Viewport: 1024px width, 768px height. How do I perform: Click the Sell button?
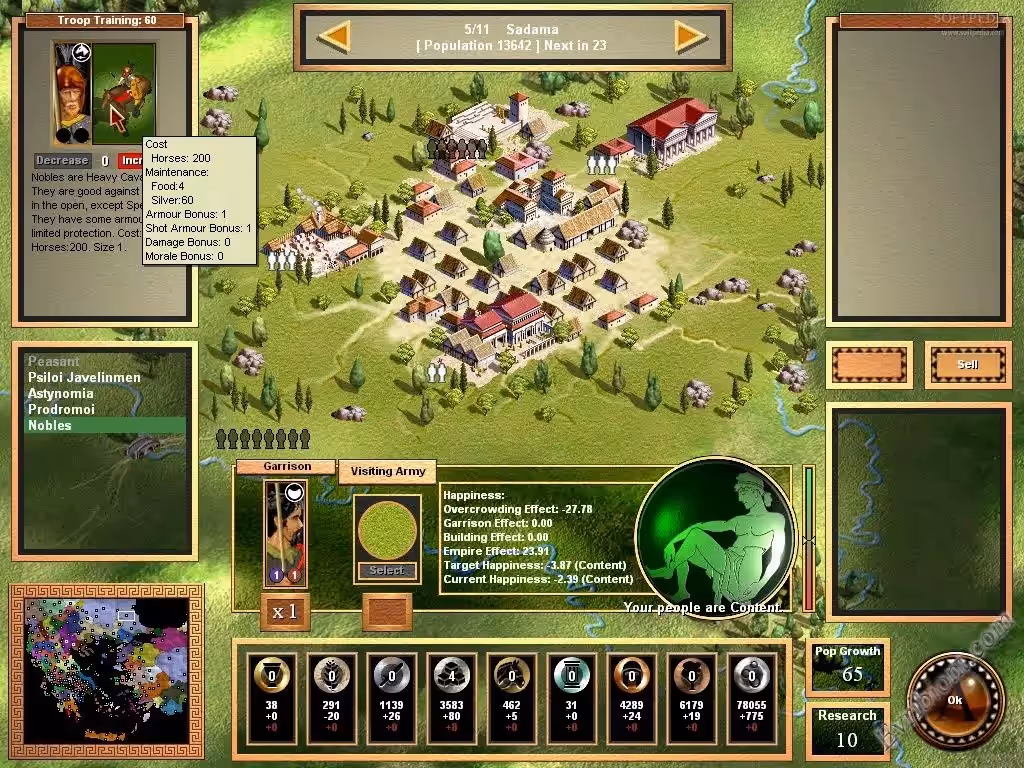coord(968,365)
